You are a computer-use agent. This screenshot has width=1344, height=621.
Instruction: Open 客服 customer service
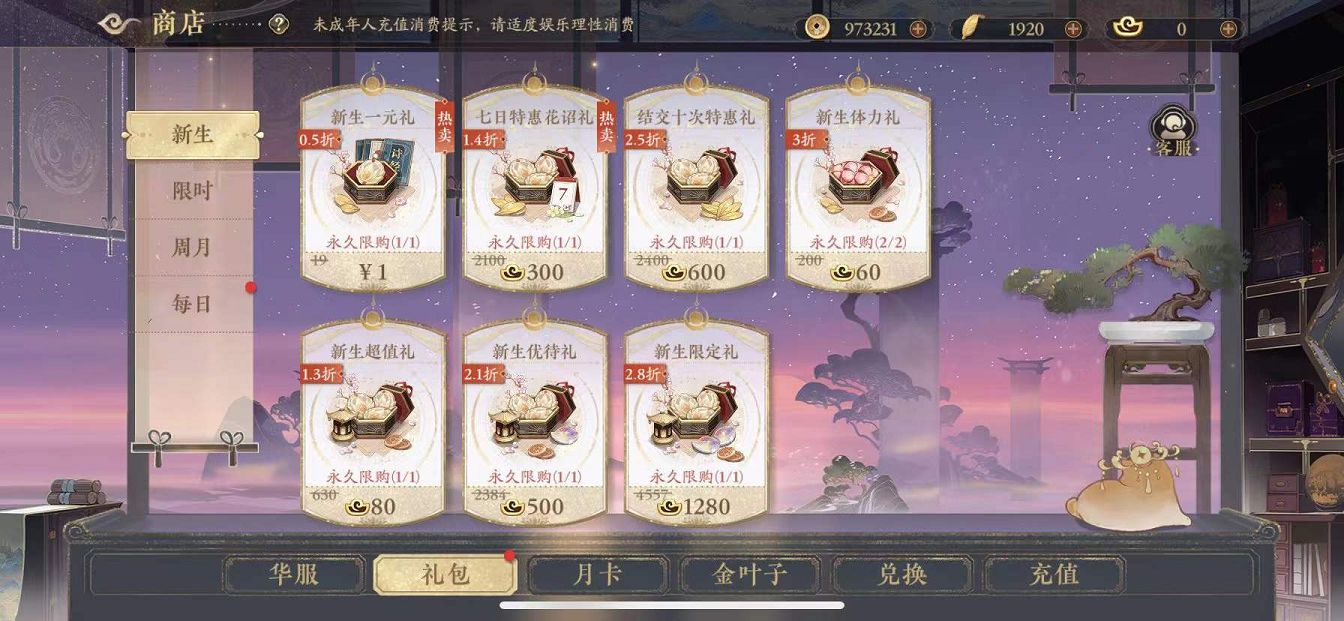(x=1172, y=130)
